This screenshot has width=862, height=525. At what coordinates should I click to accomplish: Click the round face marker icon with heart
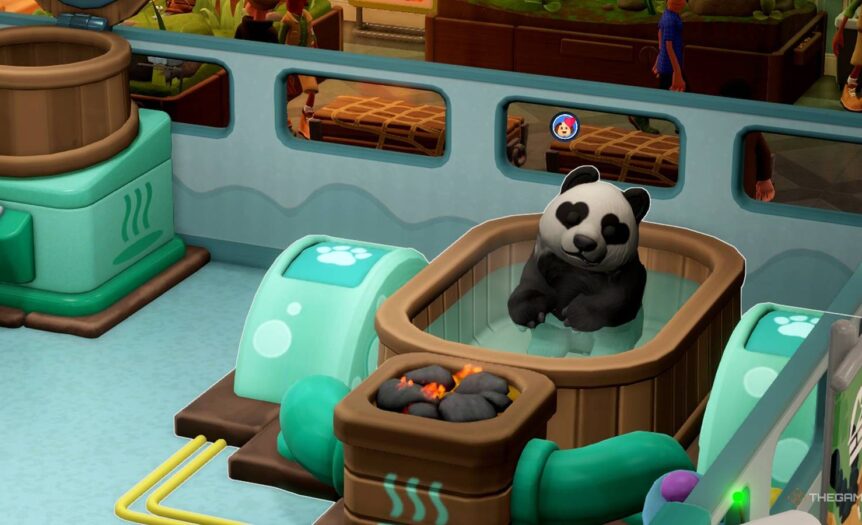click(563, 126)
